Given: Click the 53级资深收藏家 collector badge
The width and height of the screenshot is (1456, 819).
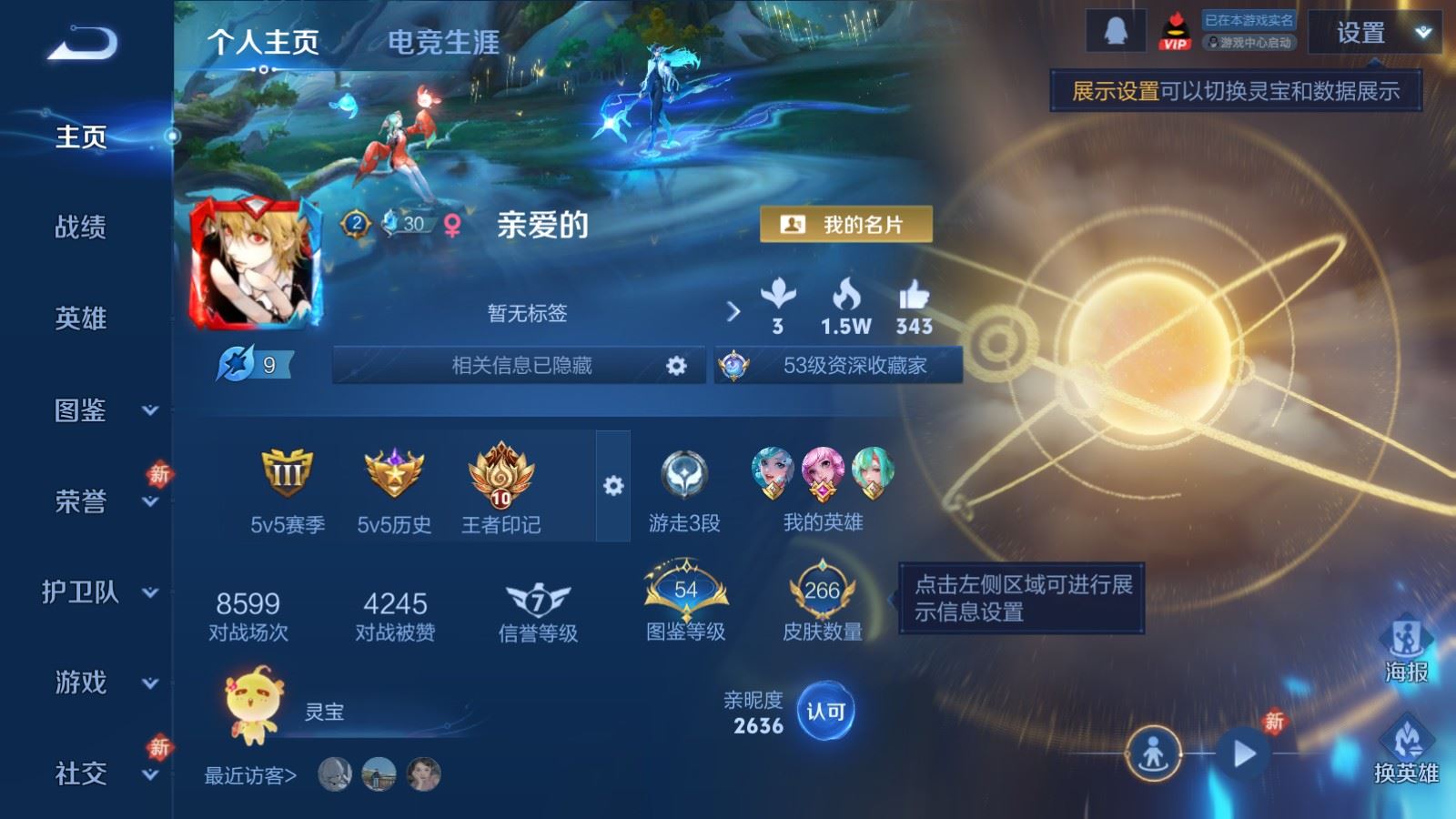Looking at the screenshot, I should [837, 365].
